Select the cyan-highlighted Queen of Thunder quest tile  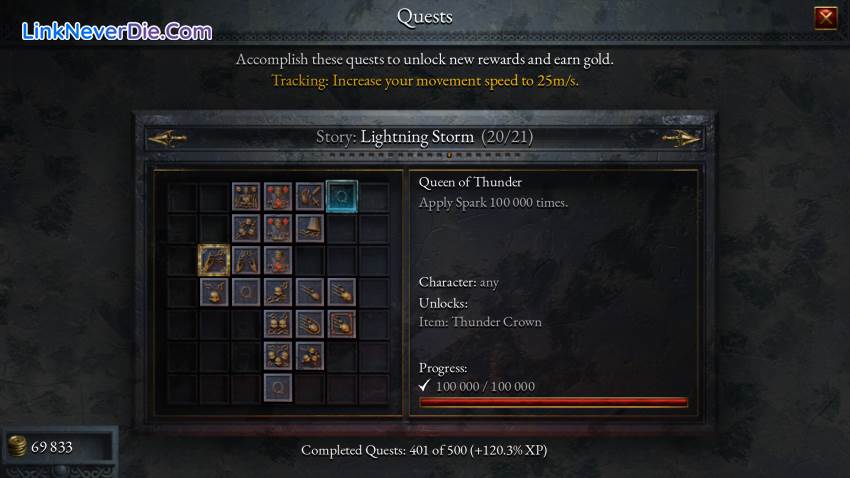tap(341, 196)
